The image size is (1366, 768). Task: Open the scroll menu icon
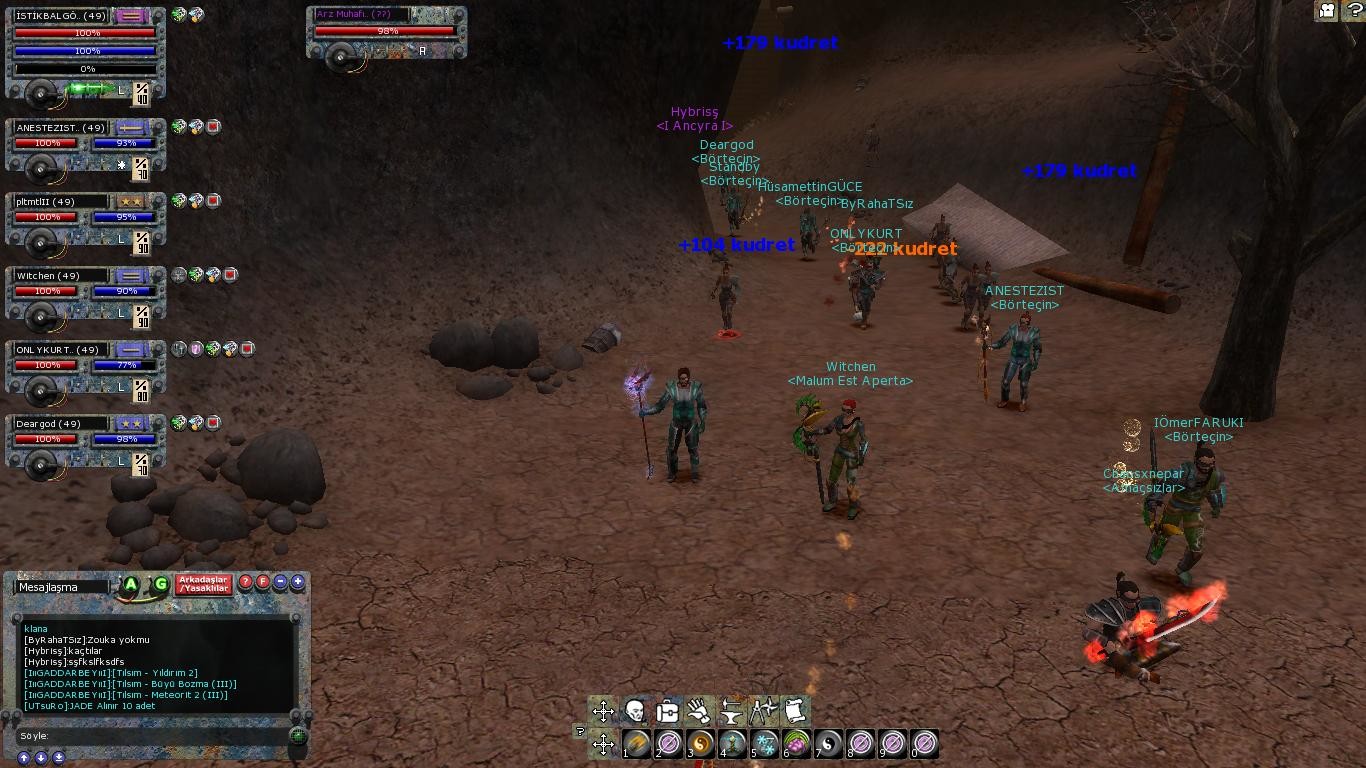pos(795,711)
